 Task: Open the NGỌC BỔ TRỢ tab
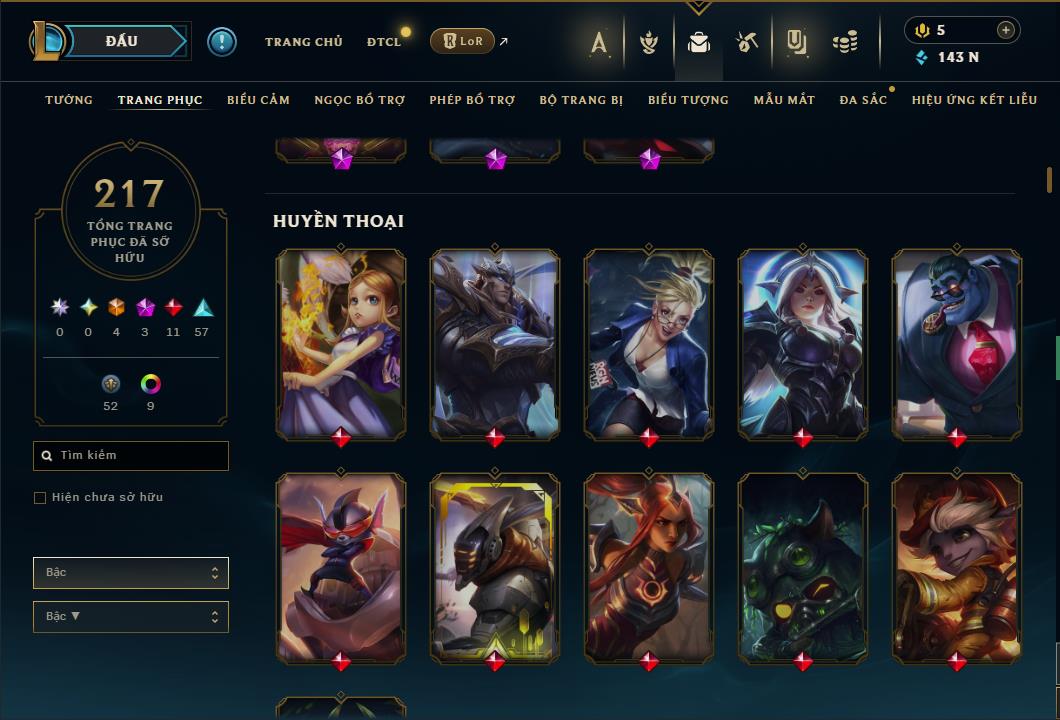click(x=359, y=100)
